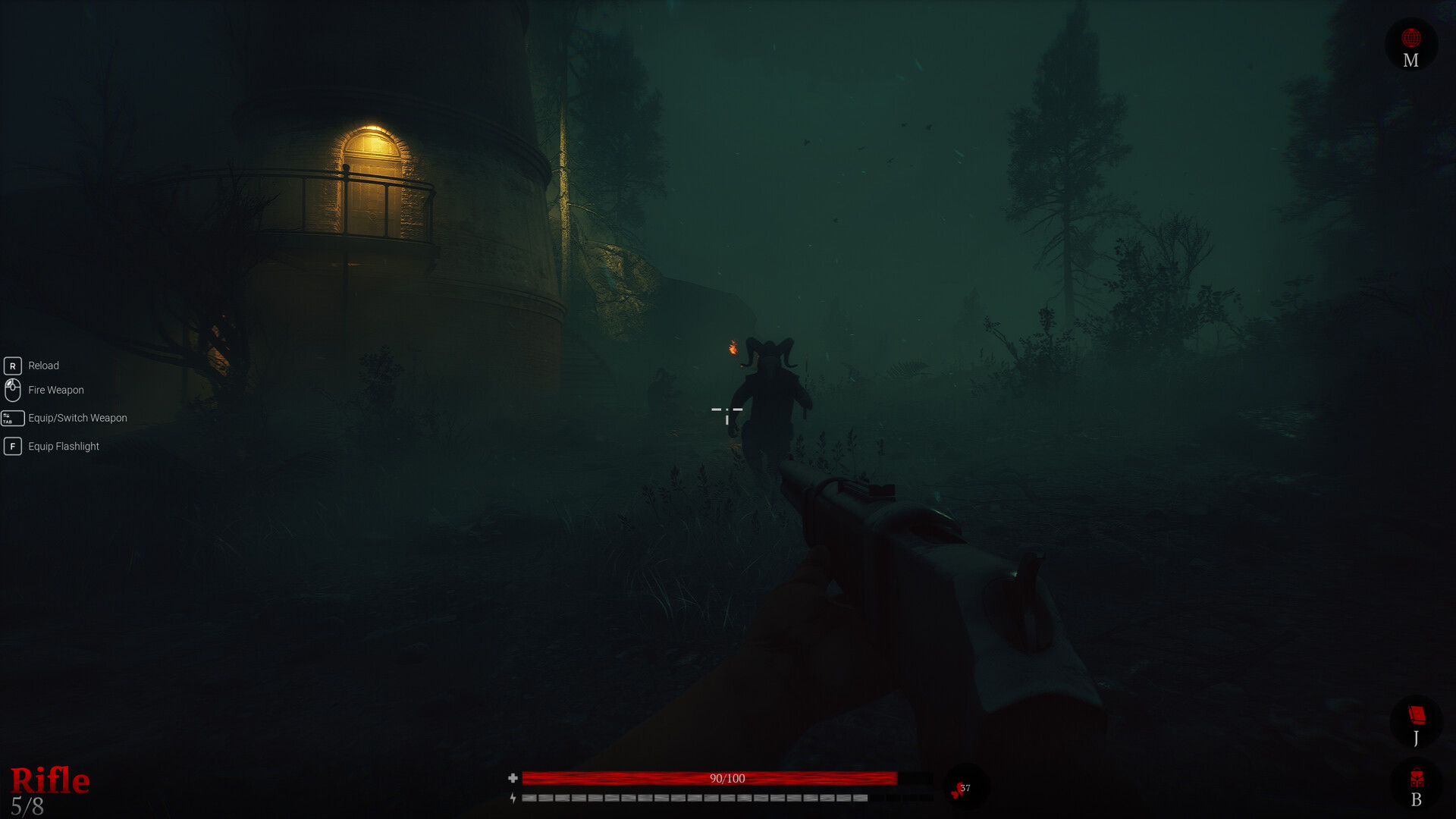Viewport: 1456px width, 819px height.
Task: Expand the map overlay from the M badge
Action: 1410,44
